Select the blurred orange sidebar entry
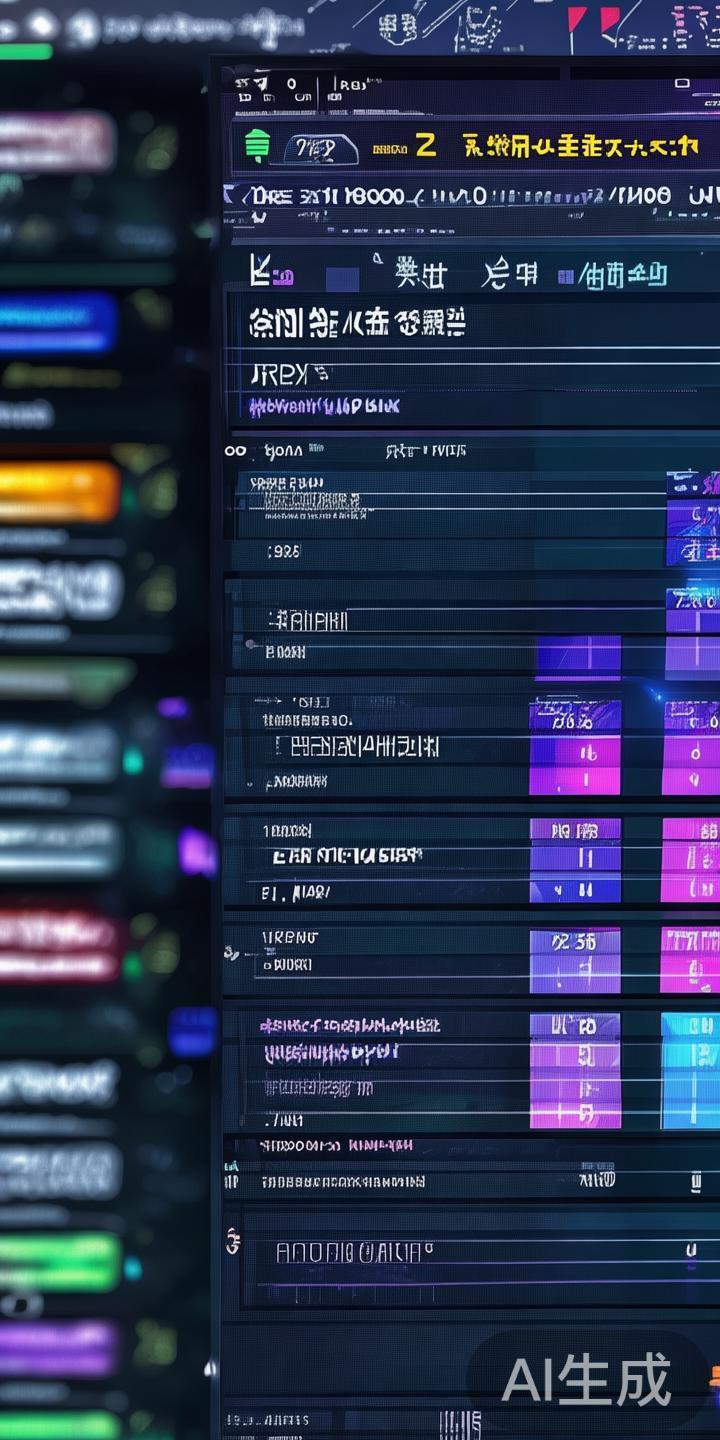 coord(59,492)
